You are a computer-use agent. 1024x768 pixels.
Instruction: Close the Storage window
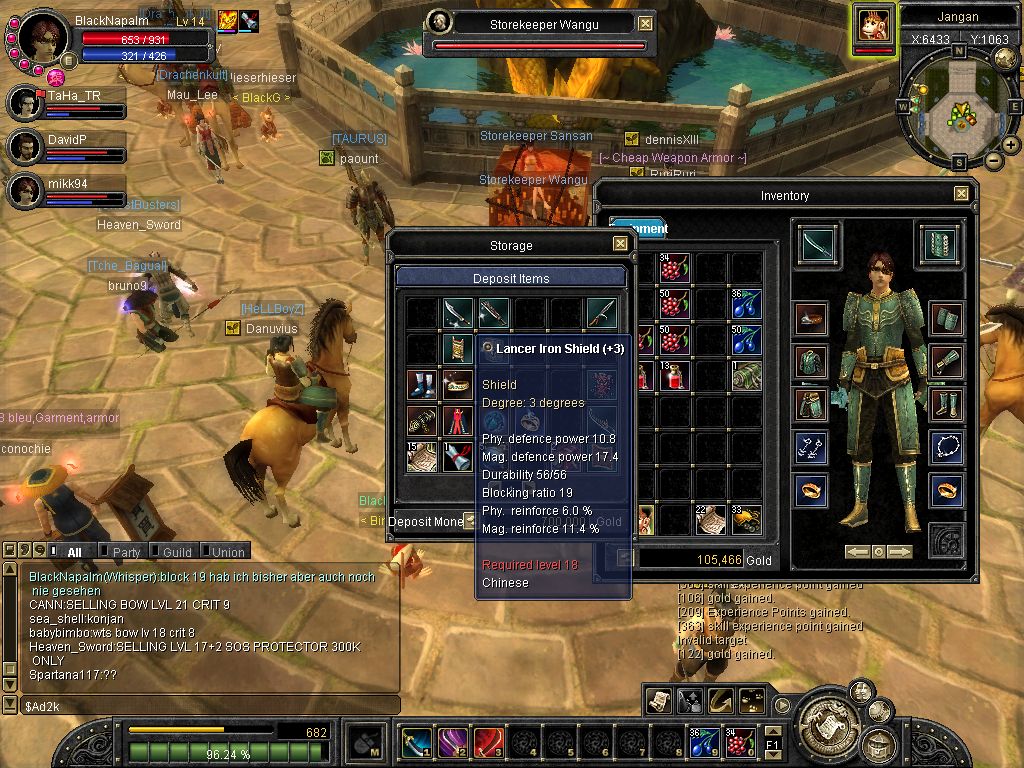tap(620, 244)
